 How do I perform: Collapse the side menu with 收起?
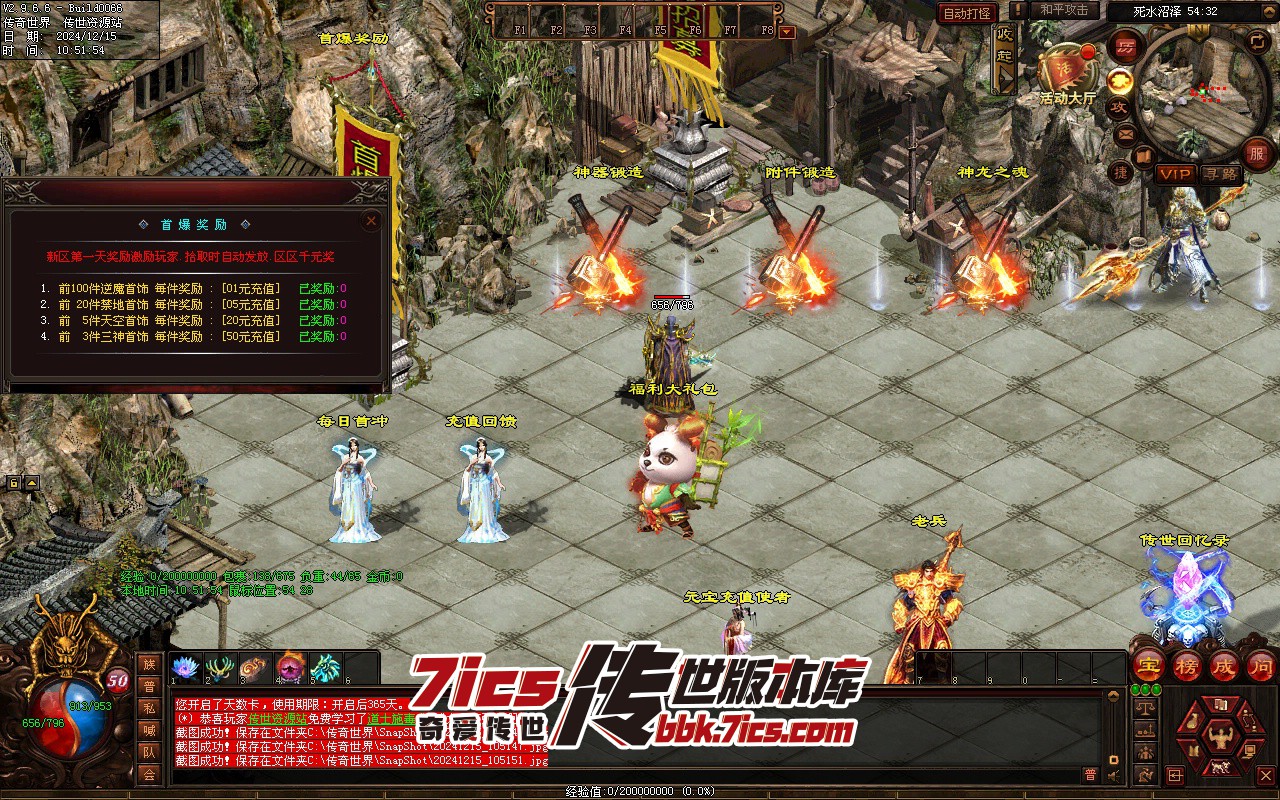click(1004, 55)
